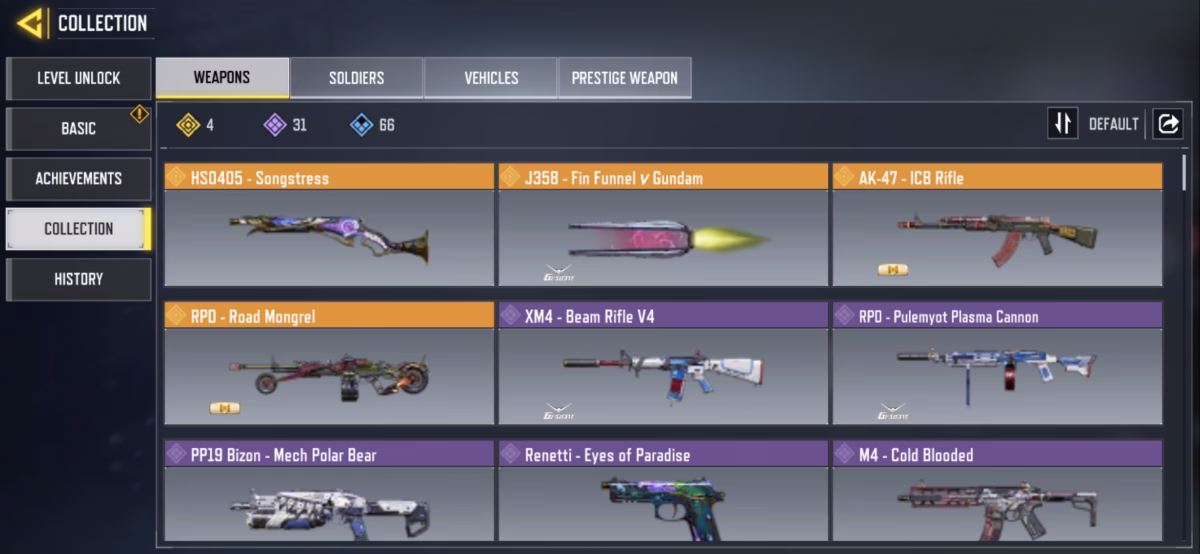
Task: Switch to the Soldiers tab
Action: [x=356, y=78]
